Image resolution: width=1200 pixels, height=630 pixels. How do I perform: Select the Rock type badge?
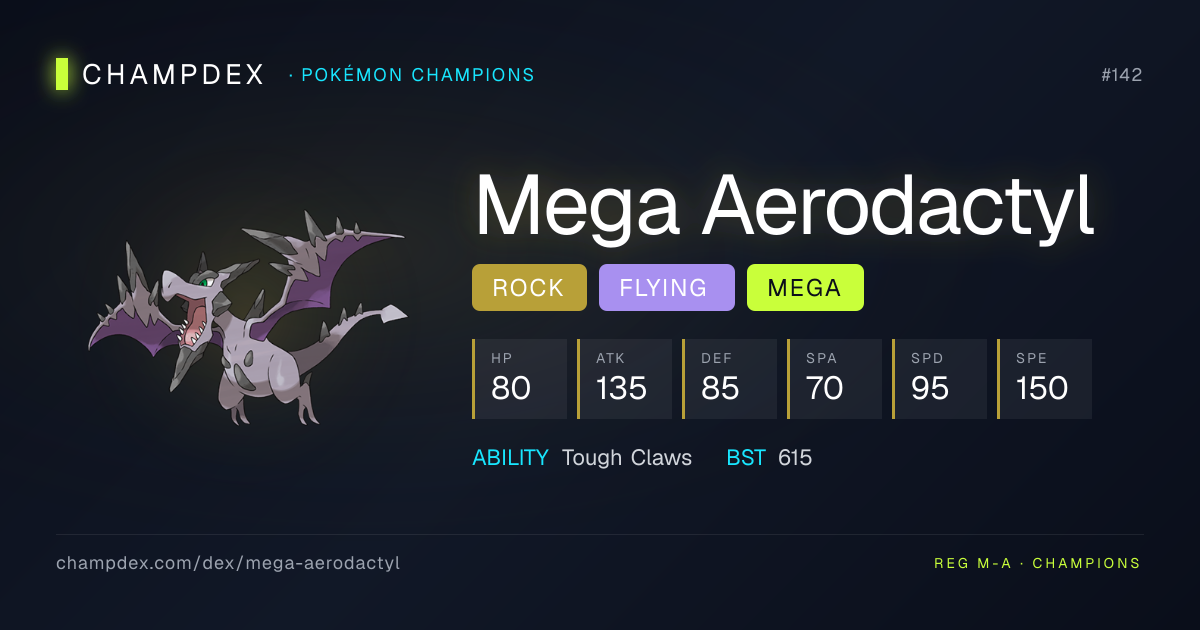coord(529,288)
